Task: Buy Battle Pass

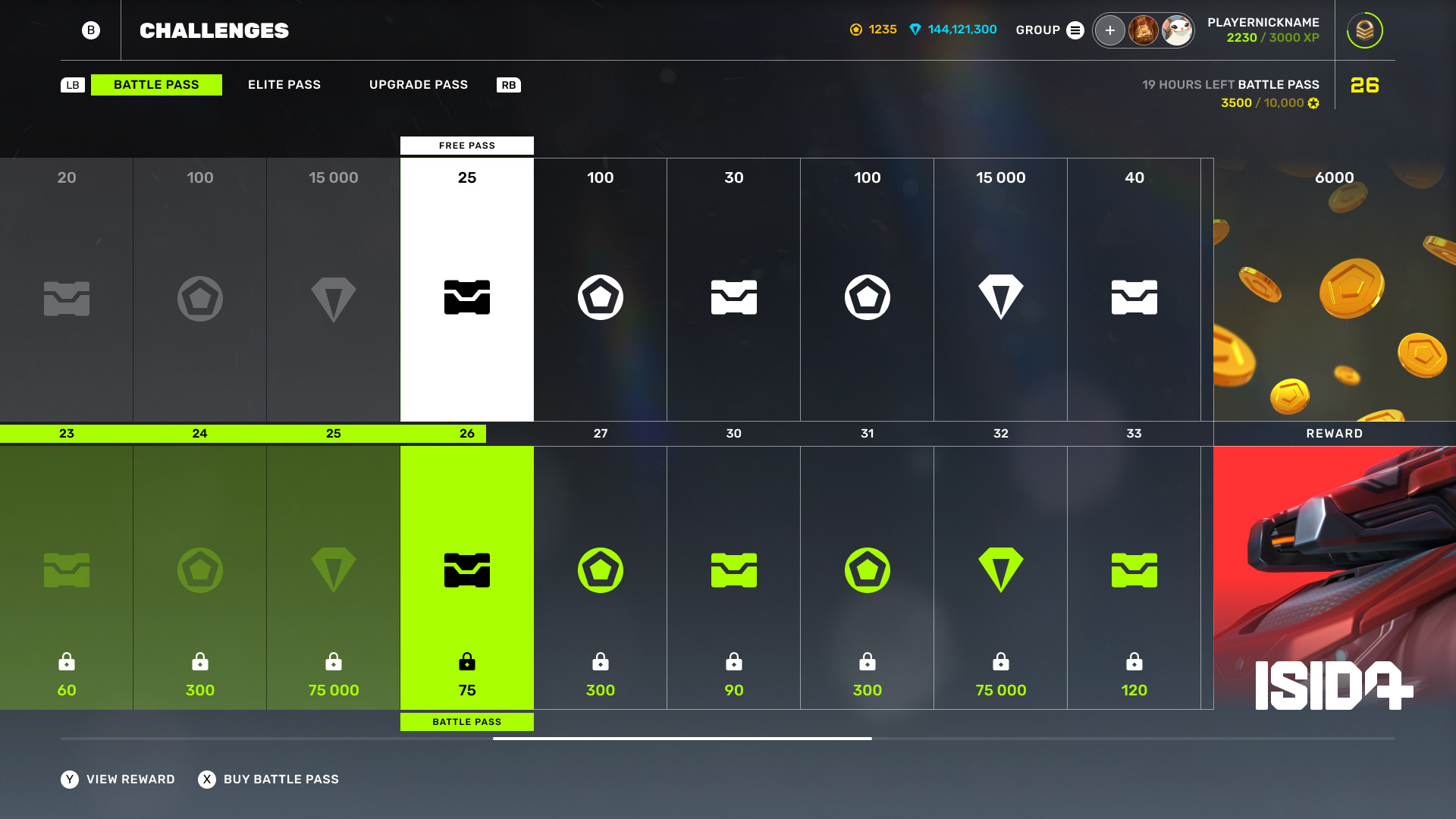Action: (269, 780)
